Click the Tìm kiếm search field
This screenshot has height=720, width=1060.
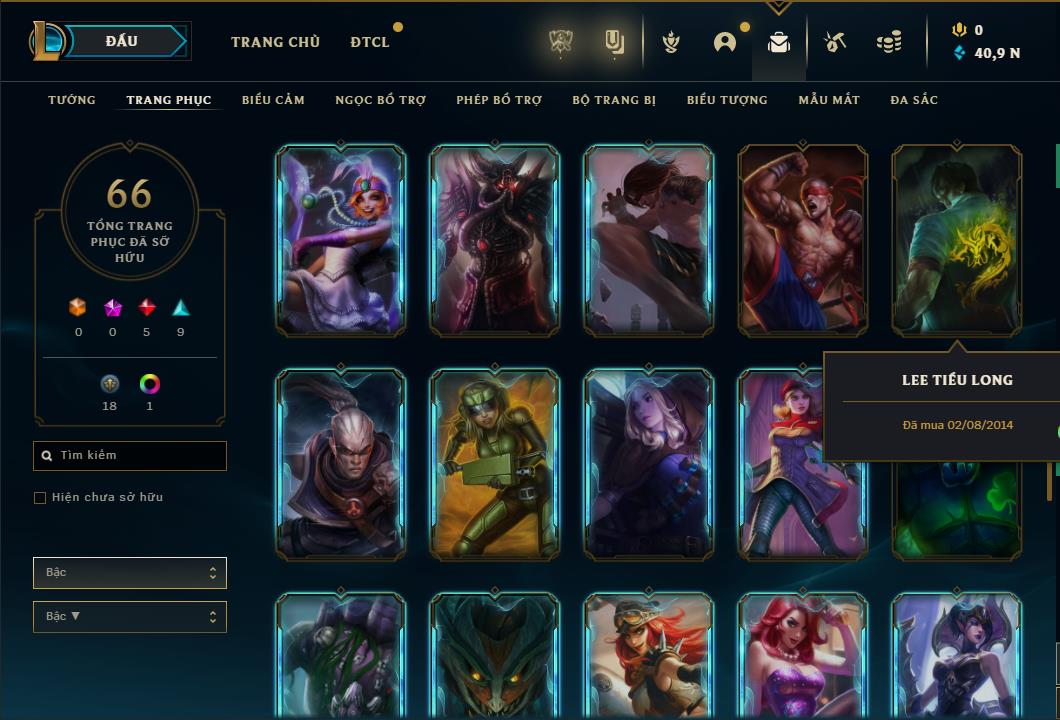130,456
